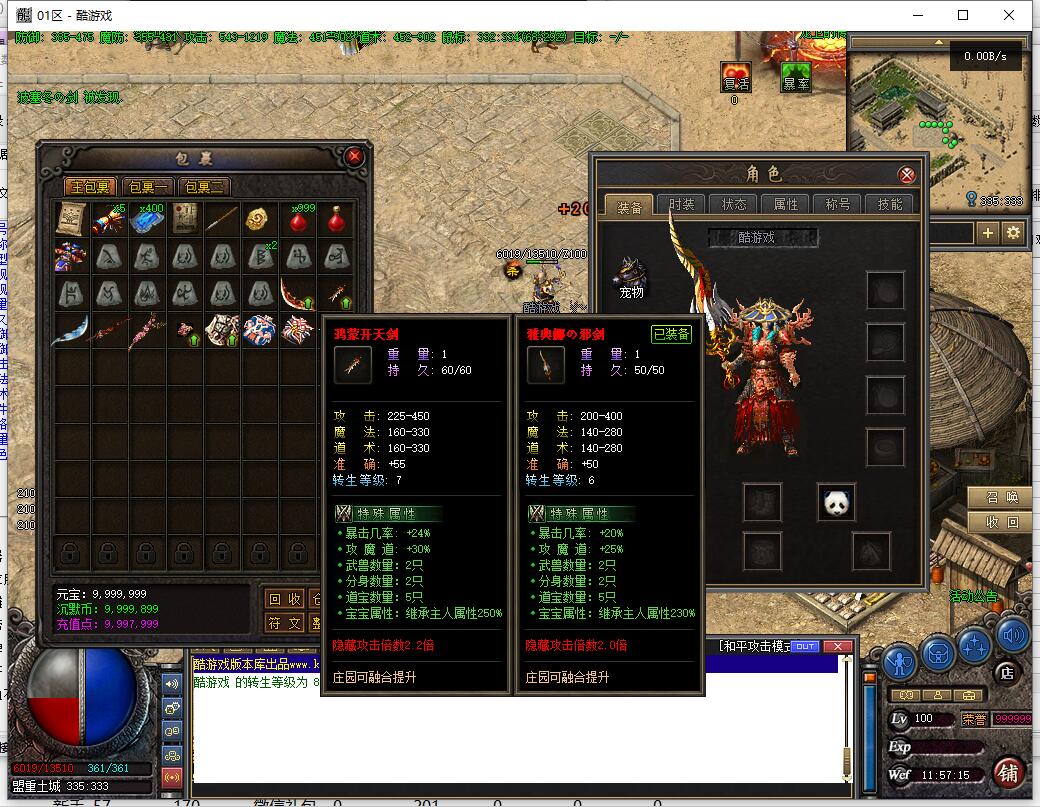
Task: Select the gold coin item in the bag
Action: click(257, 219)
